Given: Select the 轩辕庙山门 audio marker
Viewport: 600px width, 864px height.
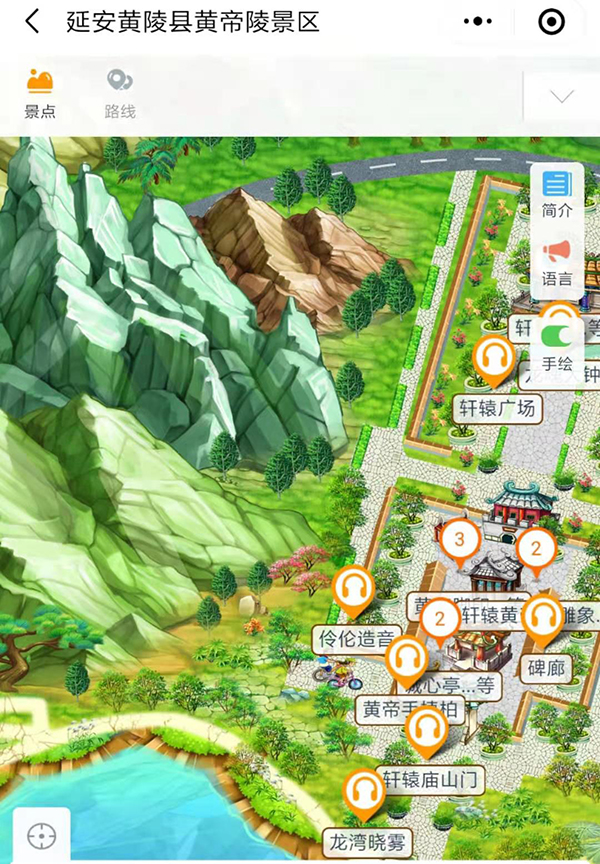Looking at the screenshot, I should point(428,732).
